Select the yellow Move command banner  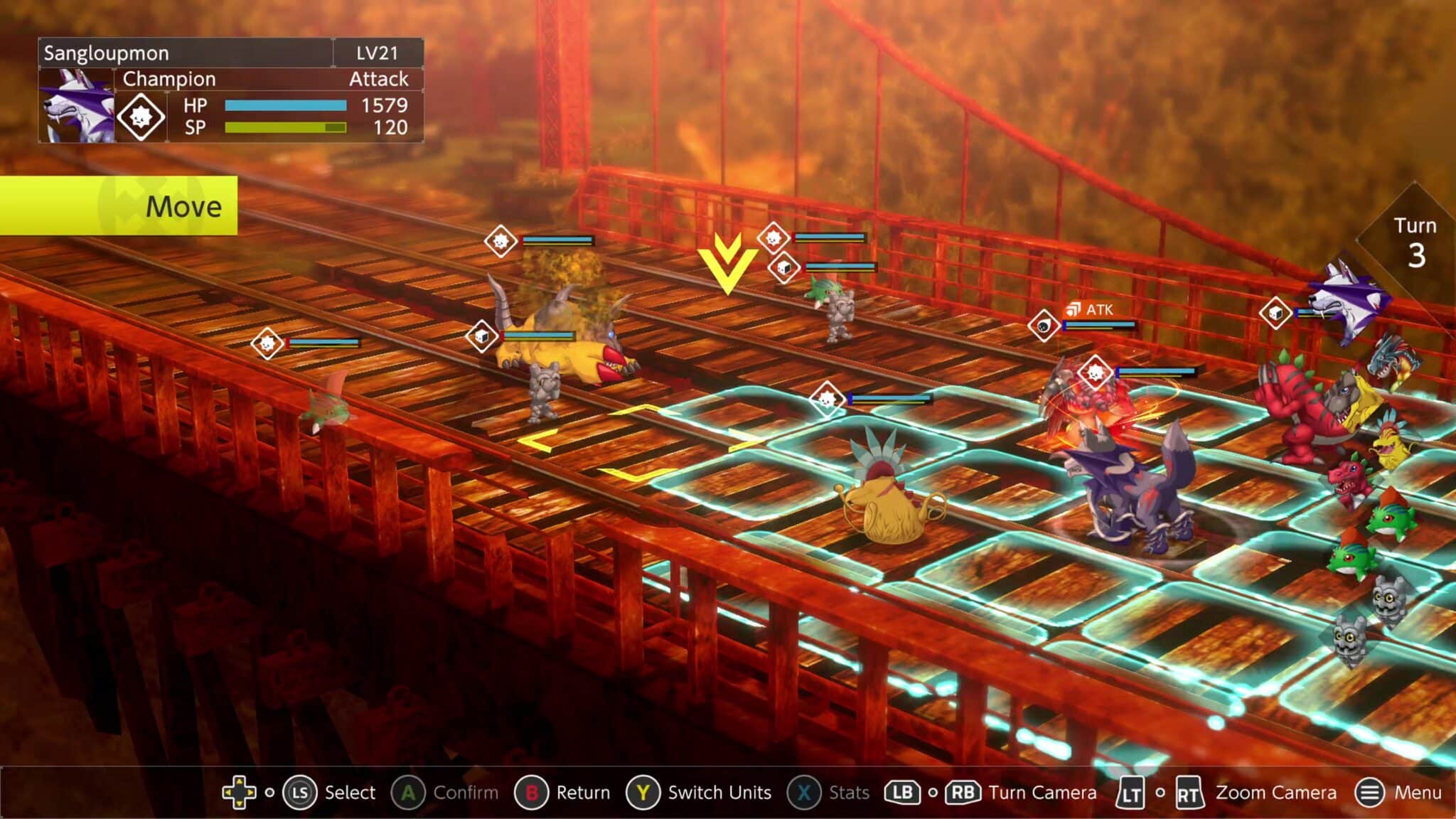click(x=118, y=206)
